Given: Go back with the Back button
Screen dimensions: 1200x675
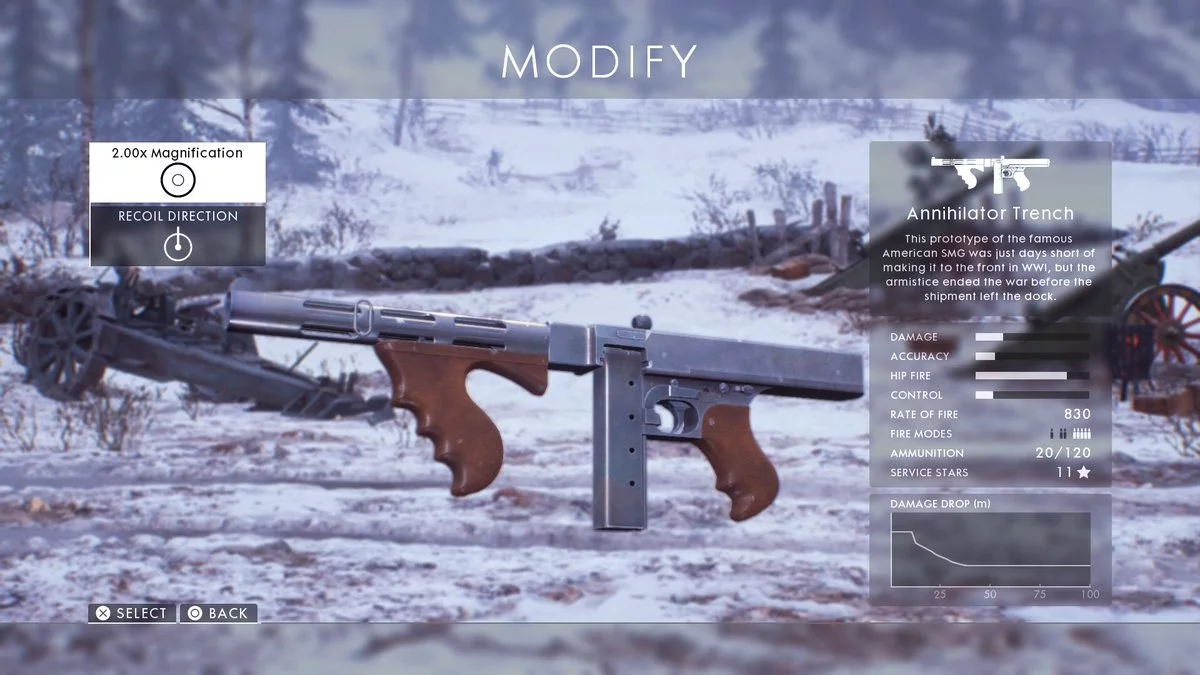Looking at the screenshot, I should 218,613.
